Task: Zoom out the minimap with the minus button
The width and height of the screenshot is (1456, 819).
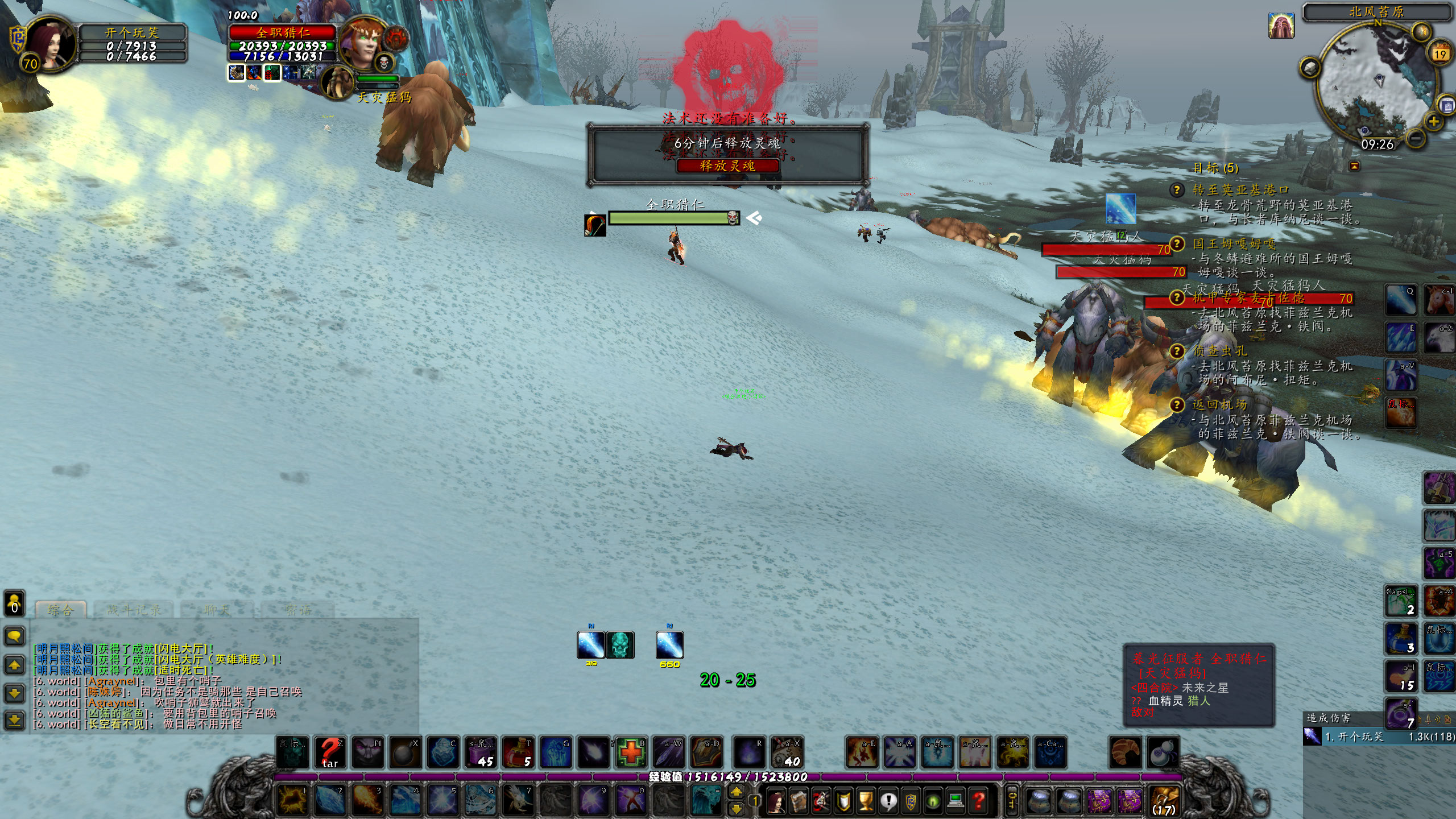Action: pyautogui.click(x=1417, y=138)
